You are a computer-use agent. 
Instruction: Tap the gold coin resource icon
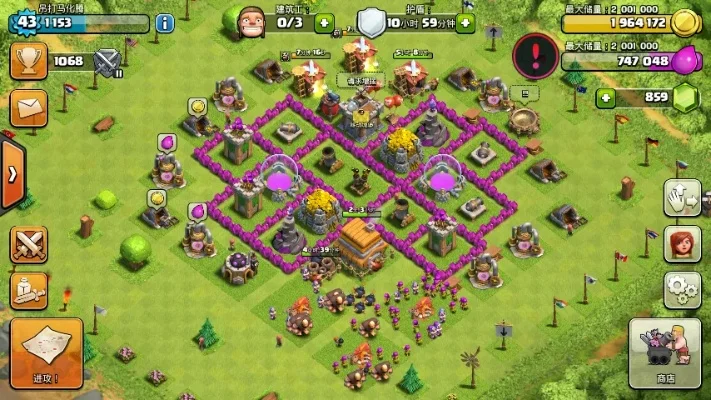[684, 21]
